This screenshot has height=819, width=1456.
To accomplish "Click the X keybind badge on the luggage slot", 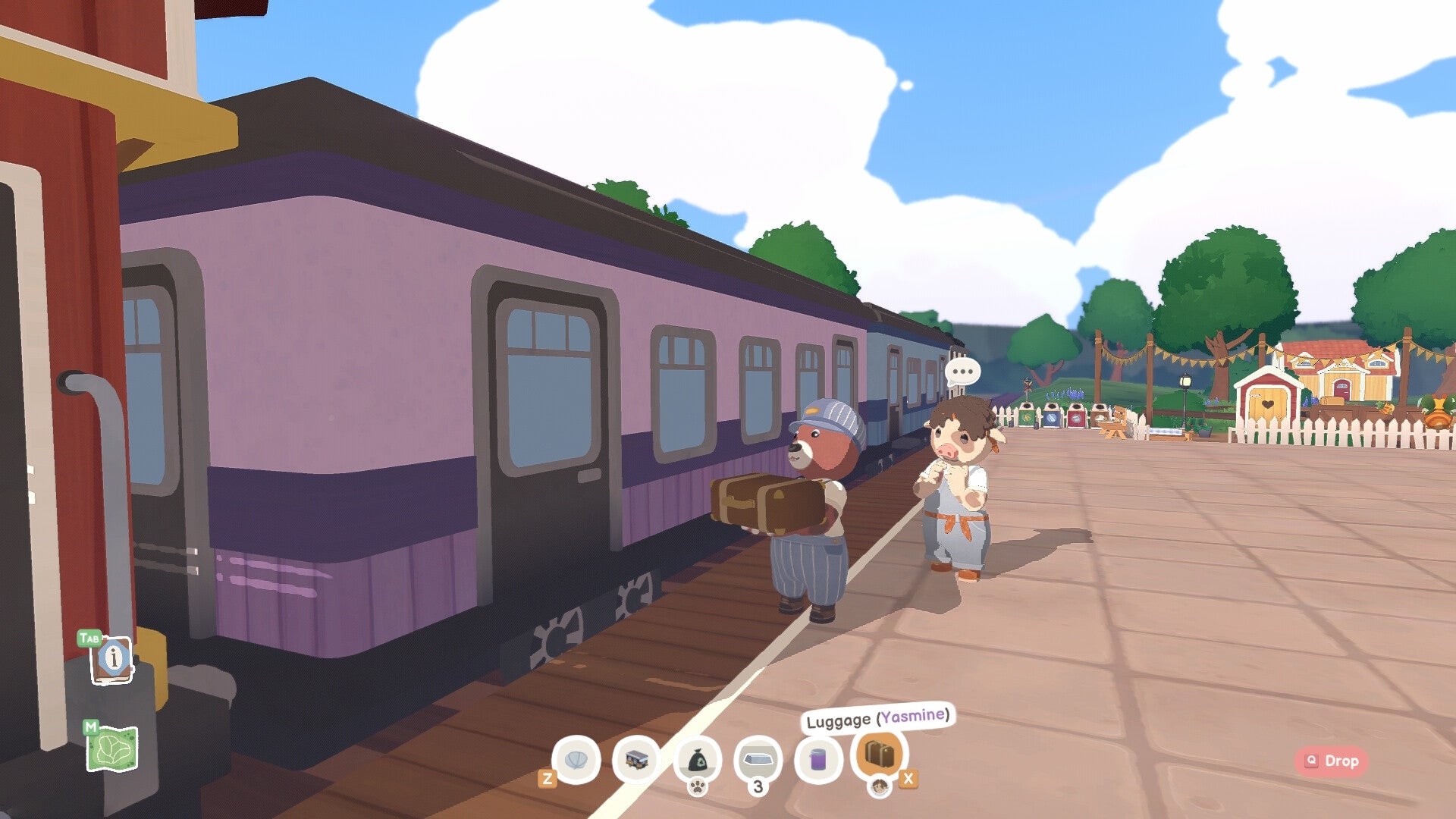I will [908, 780].
